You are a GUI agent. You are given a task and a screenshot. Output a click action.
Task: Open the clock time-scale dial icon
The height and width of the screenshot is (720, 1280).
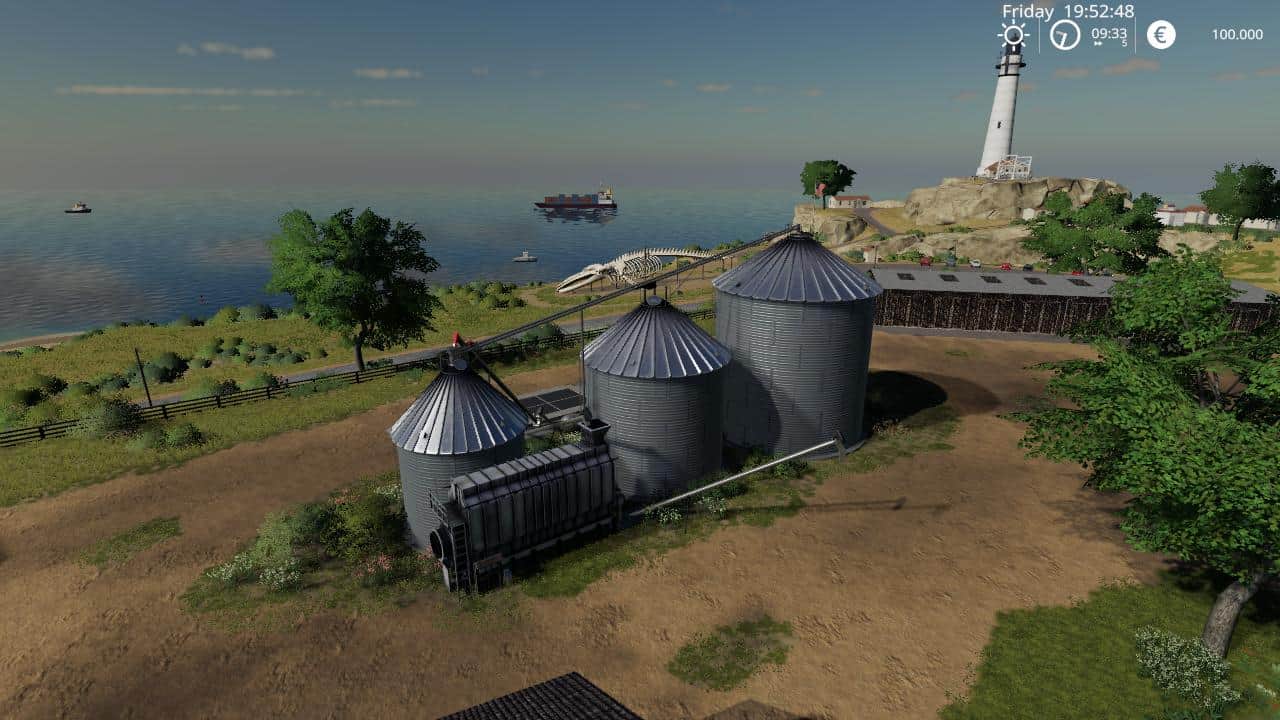pyautogui.click(x=1063, y=34)
